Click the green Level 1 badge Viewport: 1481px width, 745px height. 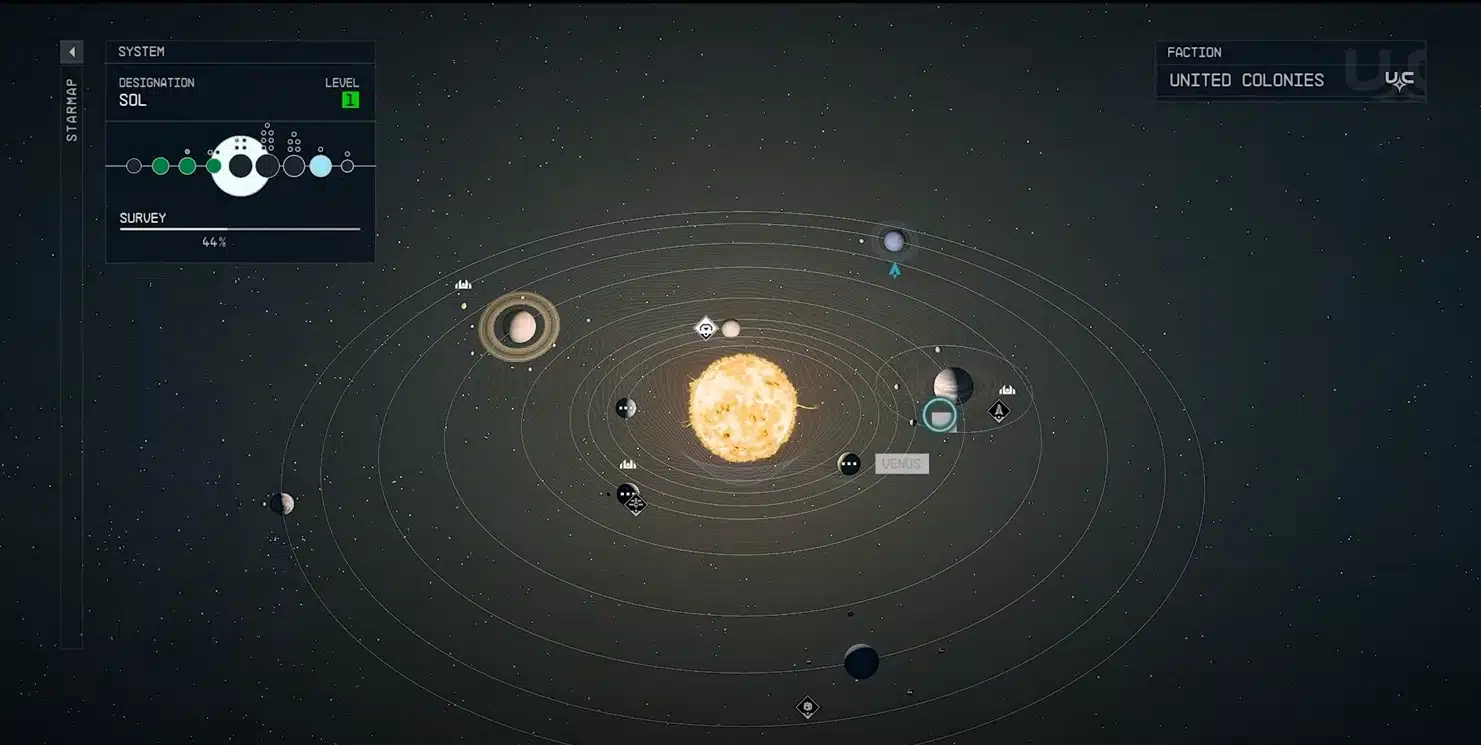350,99
